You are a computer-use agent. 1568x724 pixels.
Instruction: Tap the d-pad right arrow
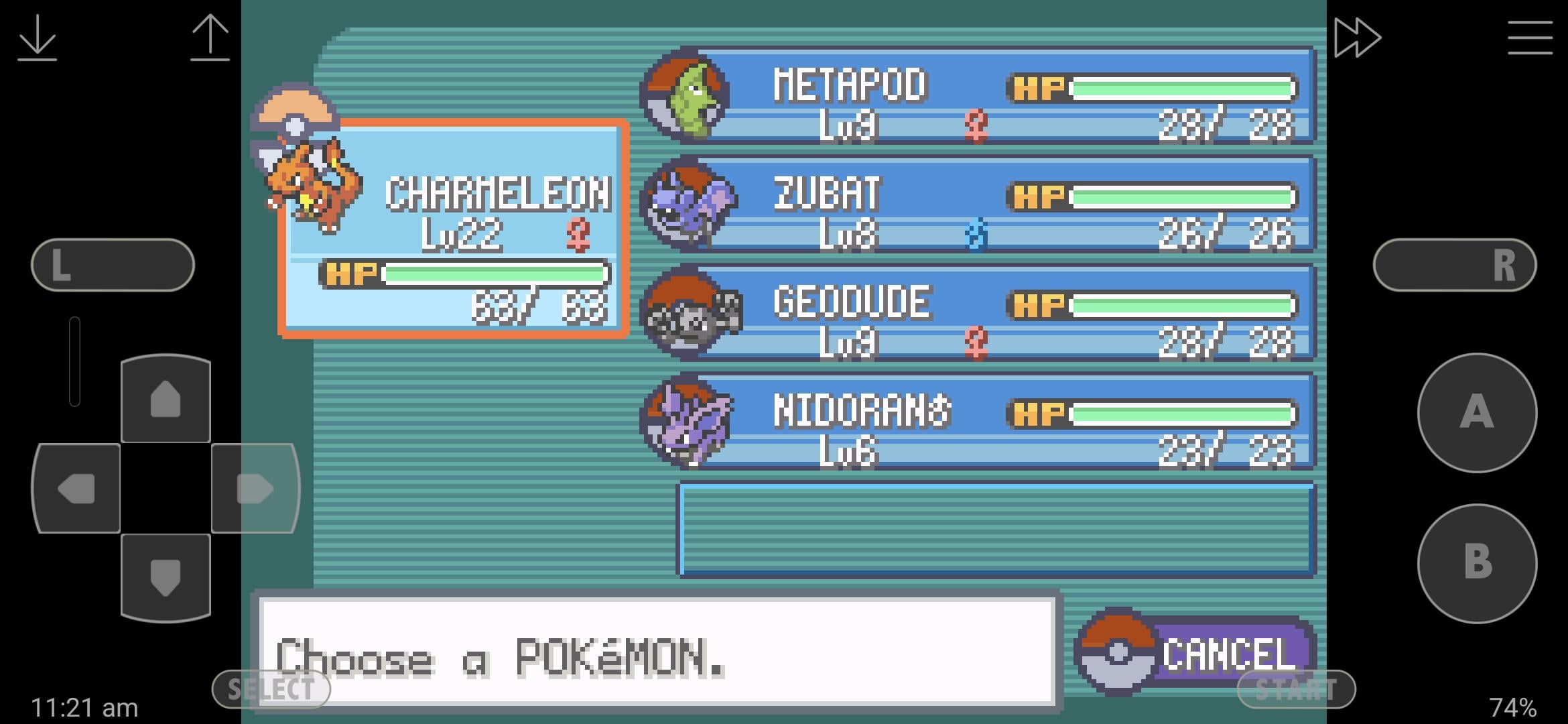pyautogui.click(x=255, y=489)
